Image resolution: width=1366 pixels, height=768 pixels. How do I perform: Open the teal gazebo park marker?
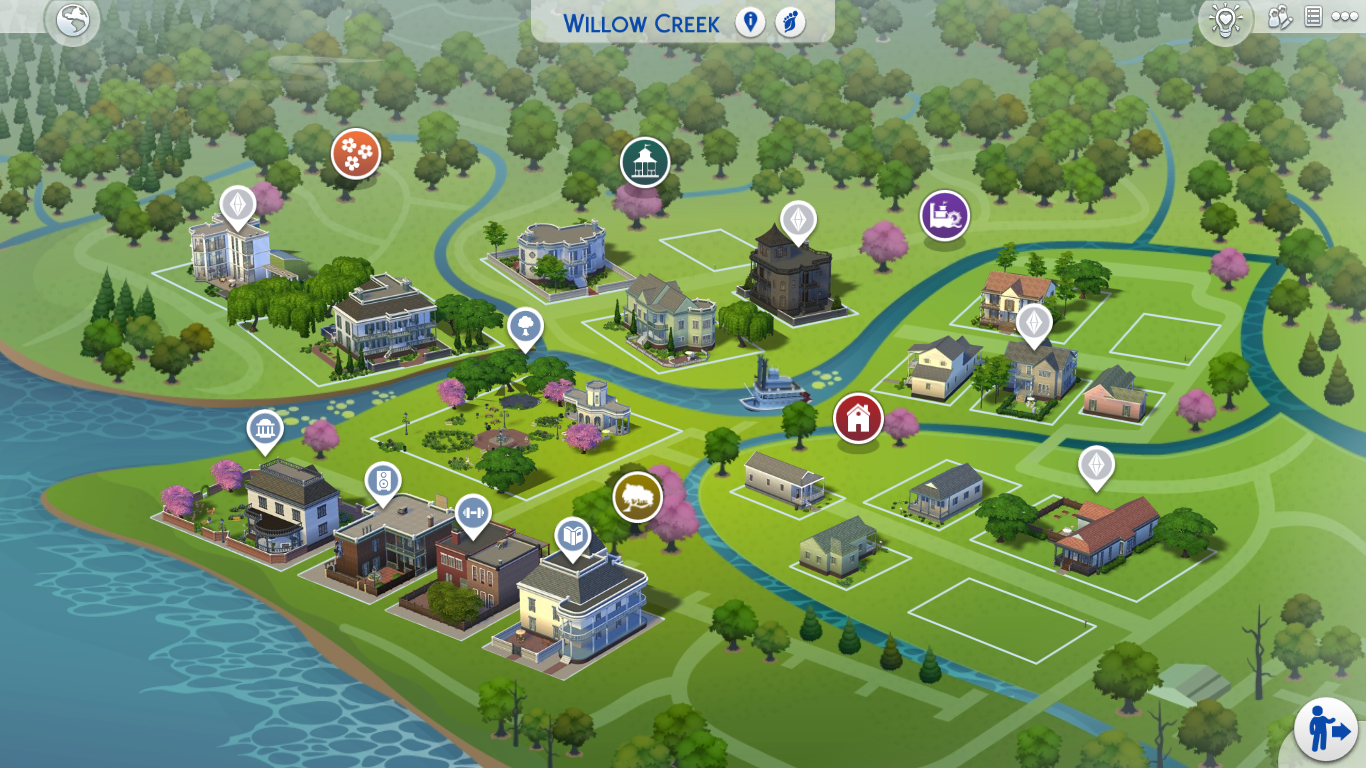coord(643,160)
